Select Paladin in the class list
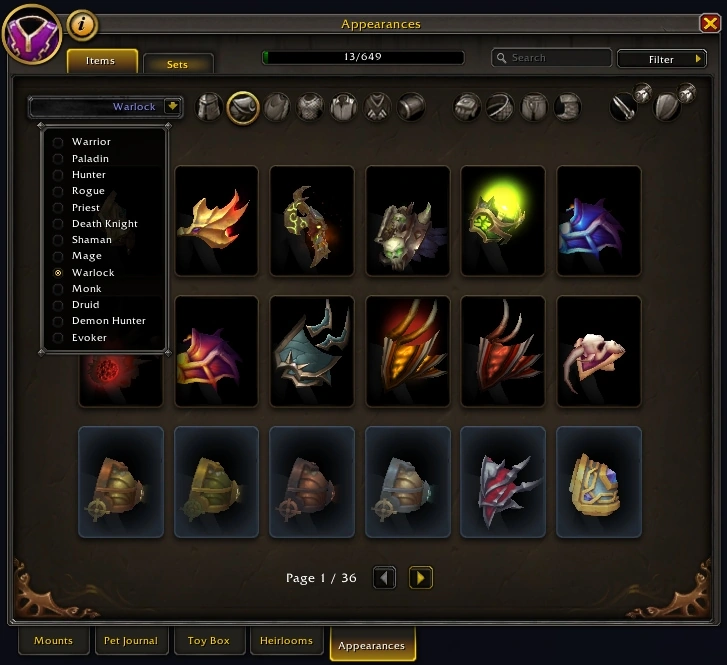 coord(90,158)
